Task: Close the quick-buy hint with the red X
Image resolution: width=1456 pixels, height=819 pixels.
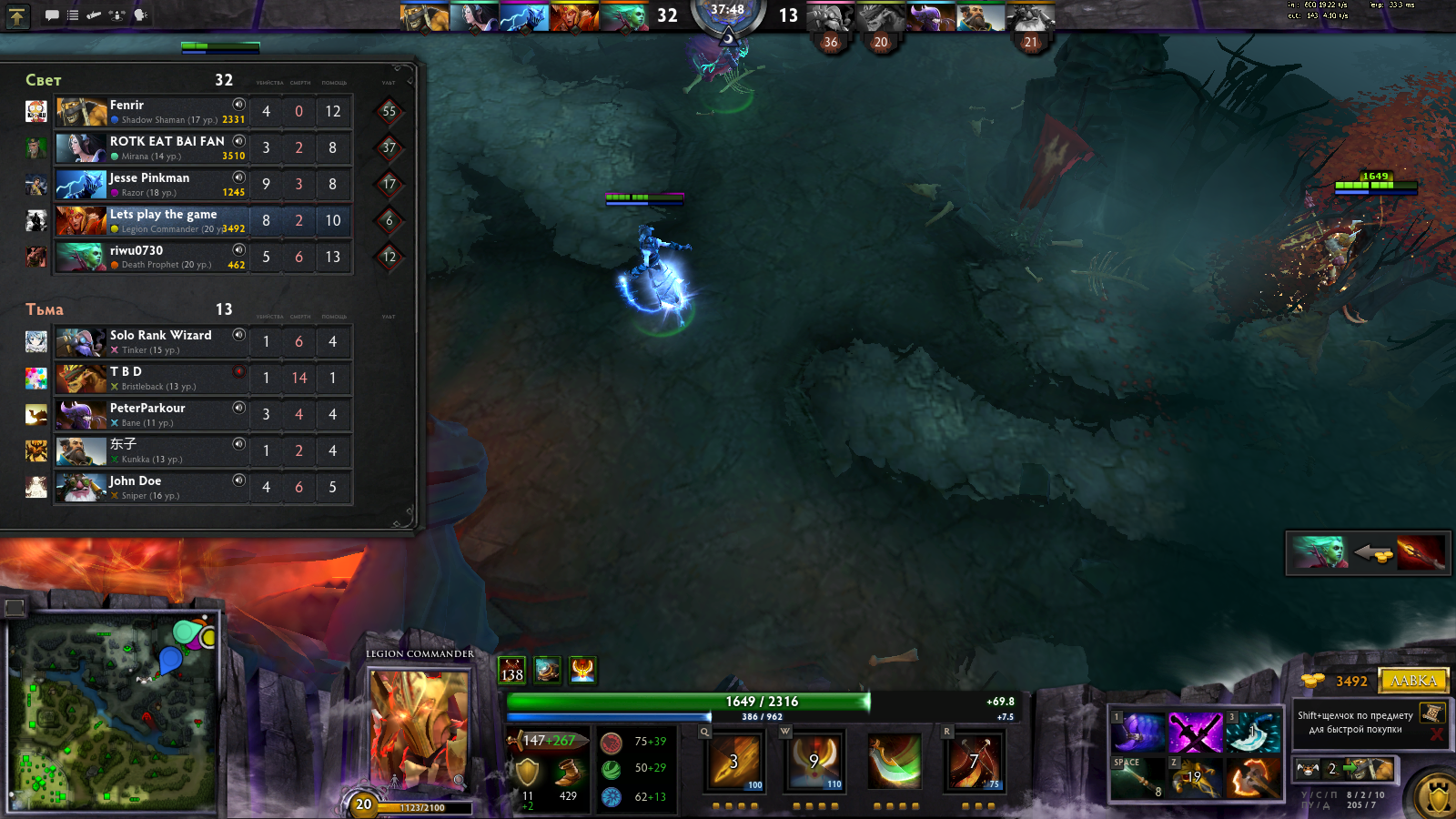Action: [1436, 733]
